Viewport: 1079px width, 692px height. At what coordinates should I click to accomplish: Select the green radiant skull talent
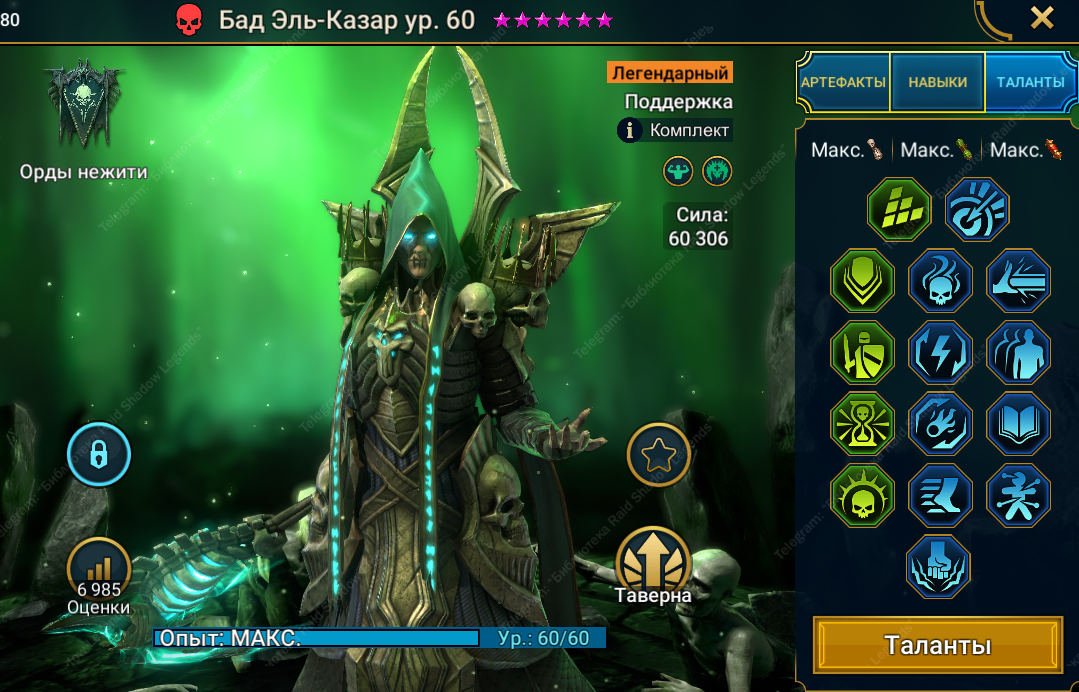(862, 496)
